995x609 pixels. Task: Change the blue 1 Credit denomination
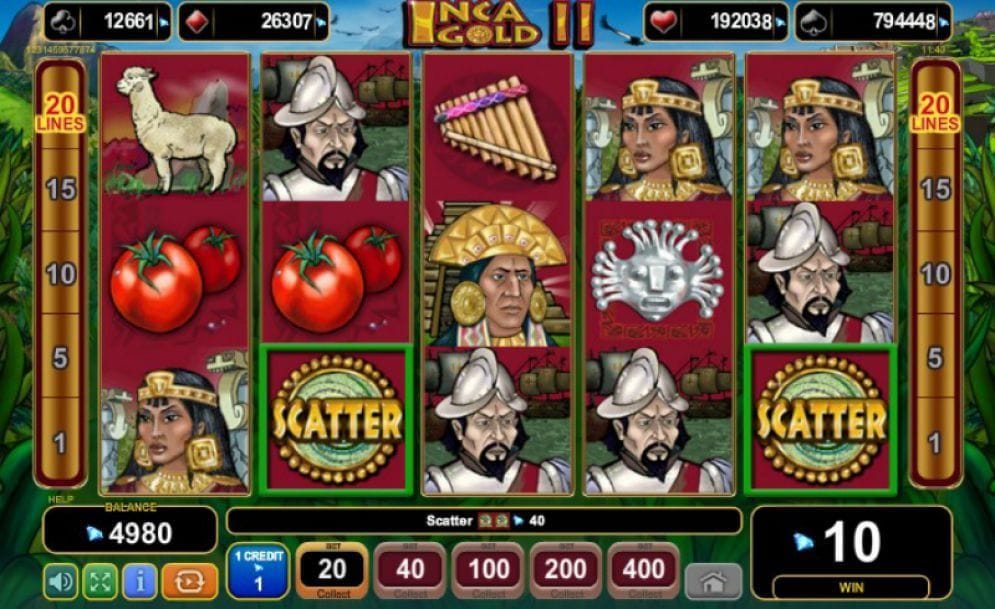[x=258, y=572]
